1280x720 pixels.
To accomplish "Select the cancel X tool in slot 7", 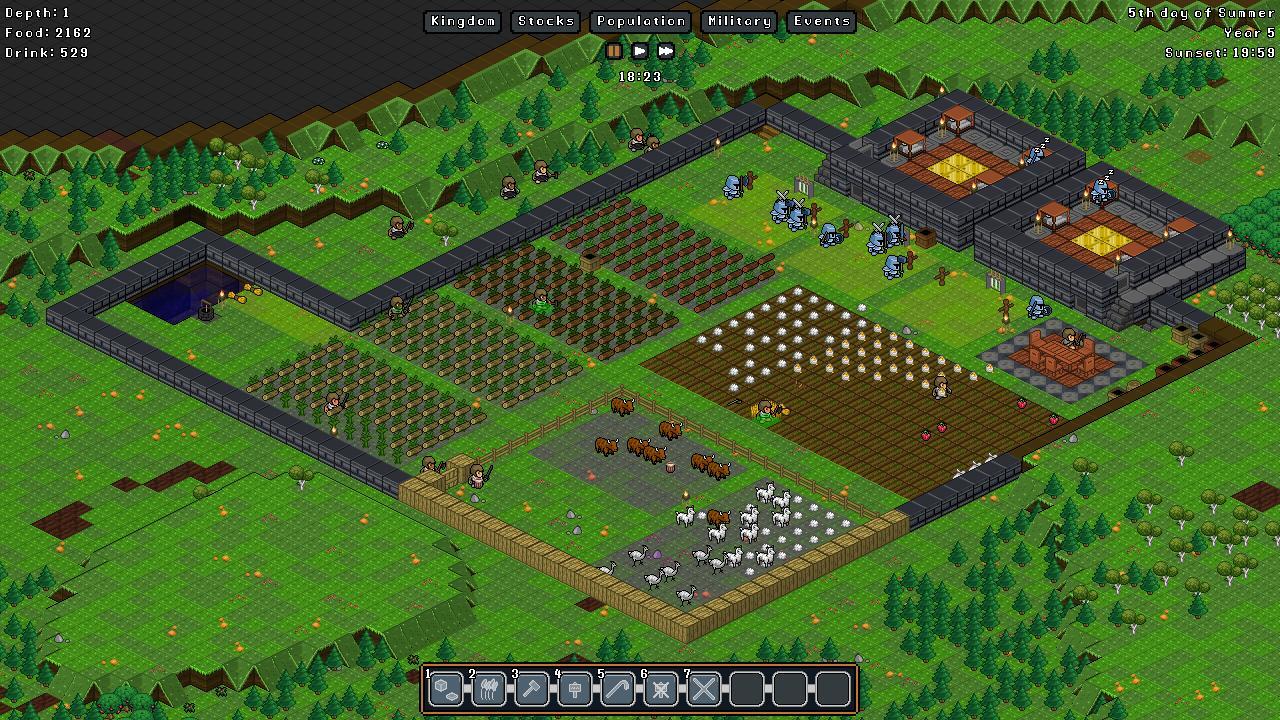I will tap(703, 689).
